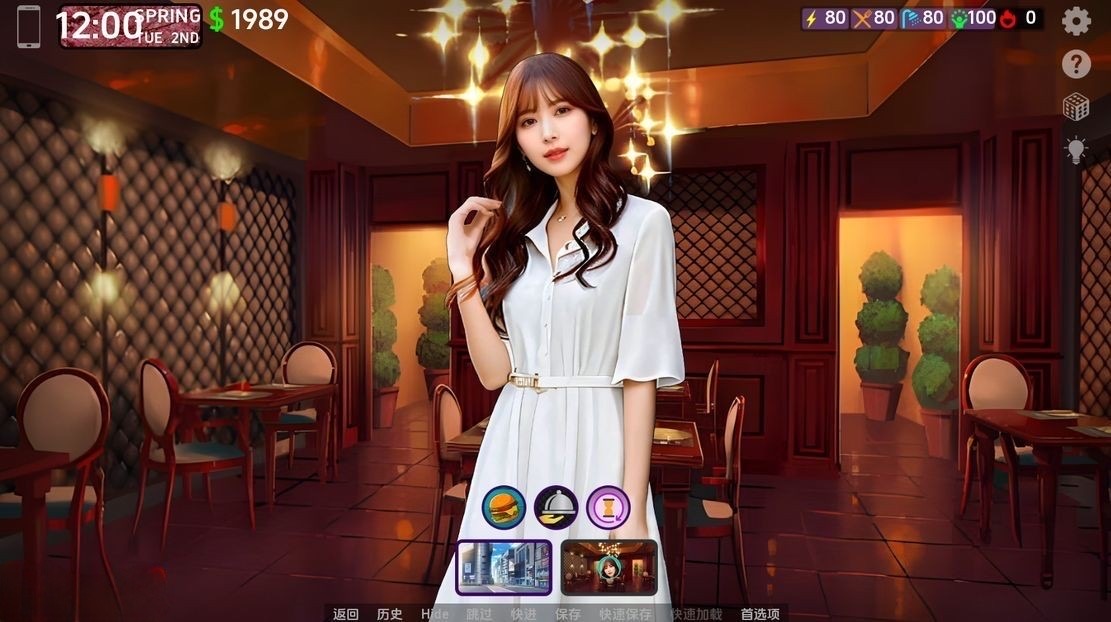Select the serving cloche action

coord(556,507)
